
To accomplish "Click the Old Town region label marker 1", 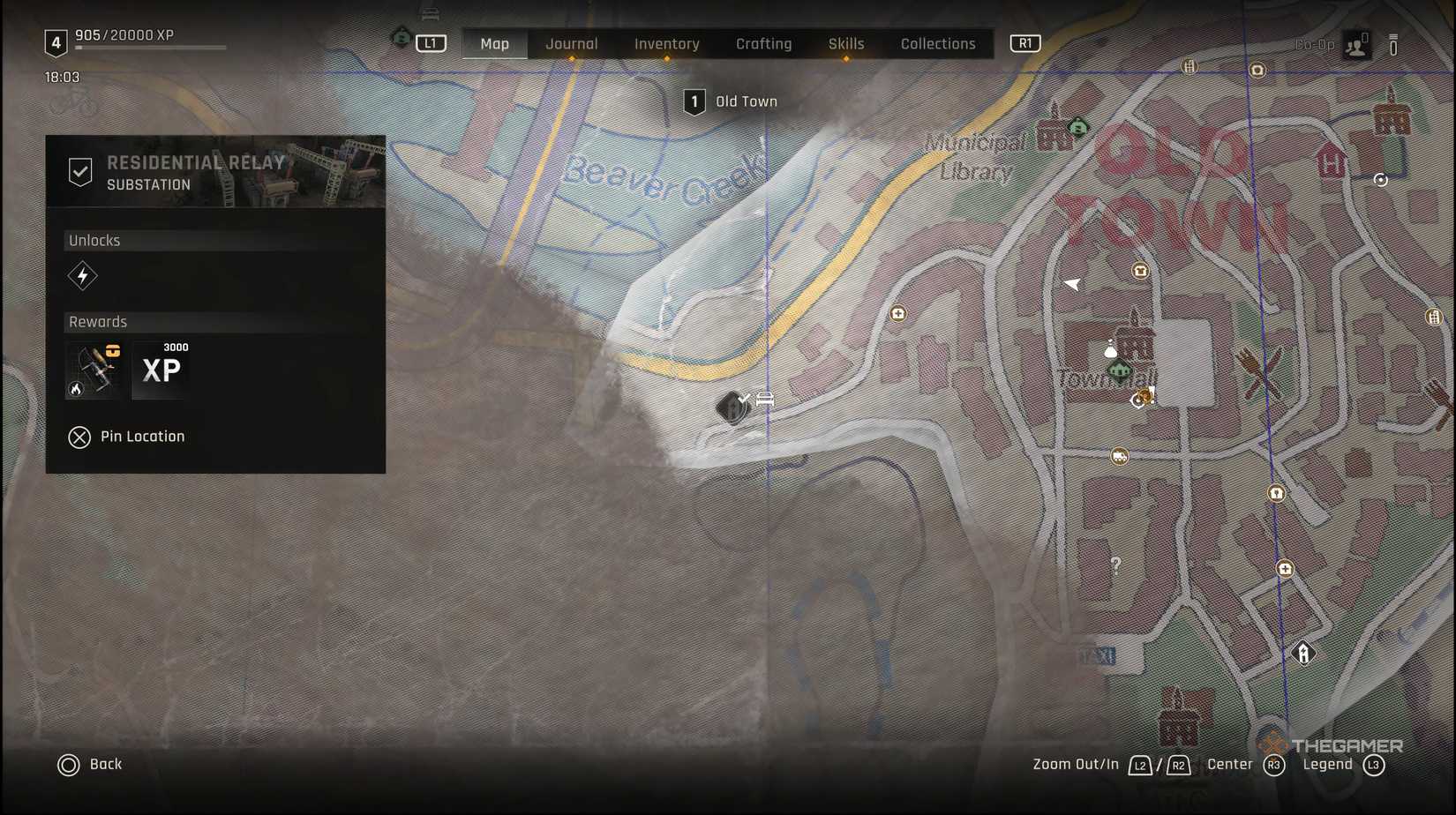I will click(x=694, y=101).
